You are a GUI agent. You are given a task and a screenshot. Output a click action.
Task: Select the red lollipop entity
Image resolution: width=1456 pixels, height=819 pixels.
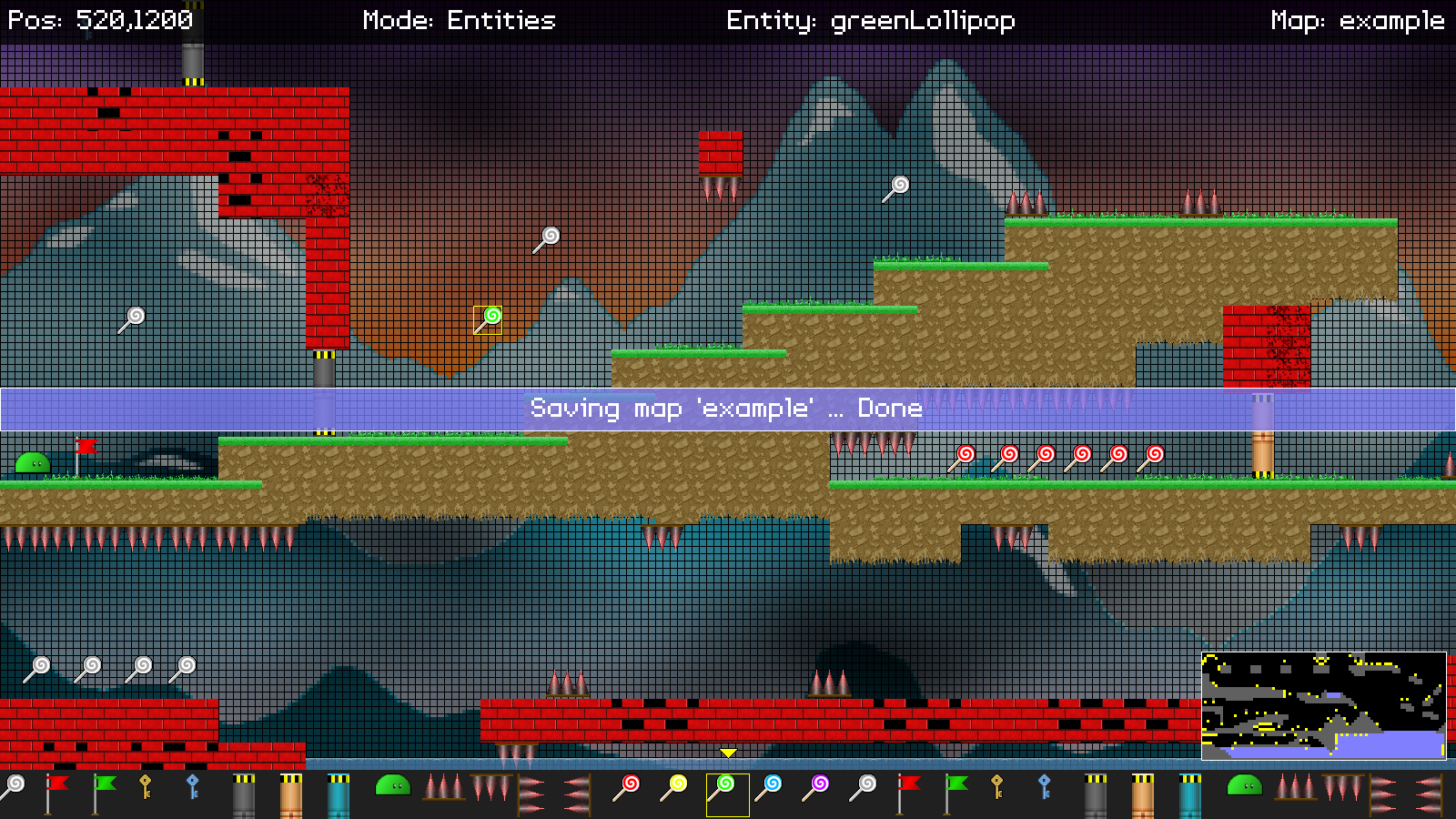[x=627, y=788]
